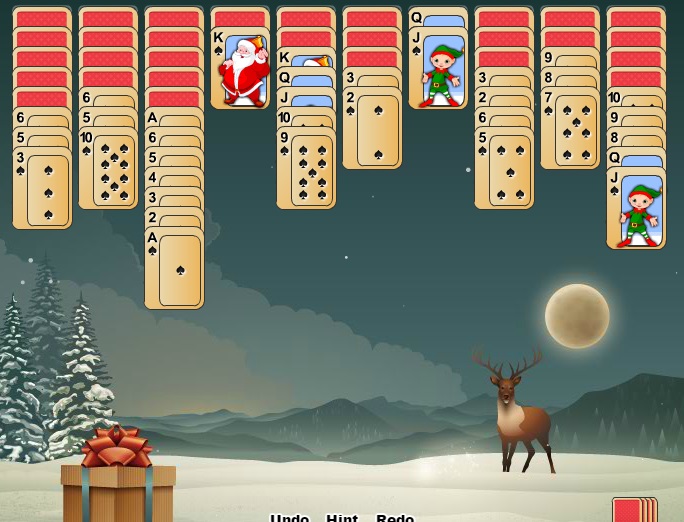Deal new cards from the stock pile
Screen dimensions: 684x522
click(633, 509)
